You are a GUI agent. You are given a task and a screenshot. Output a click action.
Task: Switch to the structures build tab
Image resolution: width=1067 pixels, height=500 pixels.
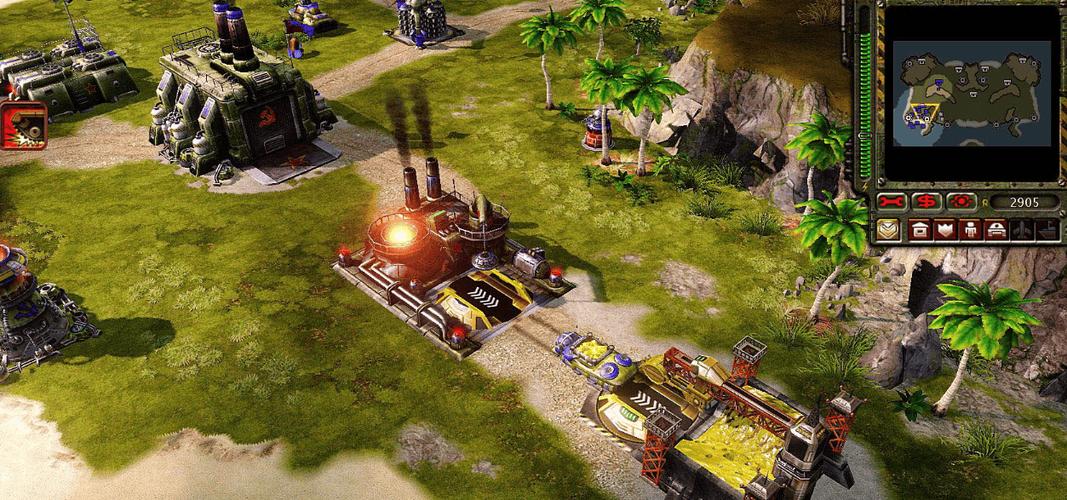[919, 230]
